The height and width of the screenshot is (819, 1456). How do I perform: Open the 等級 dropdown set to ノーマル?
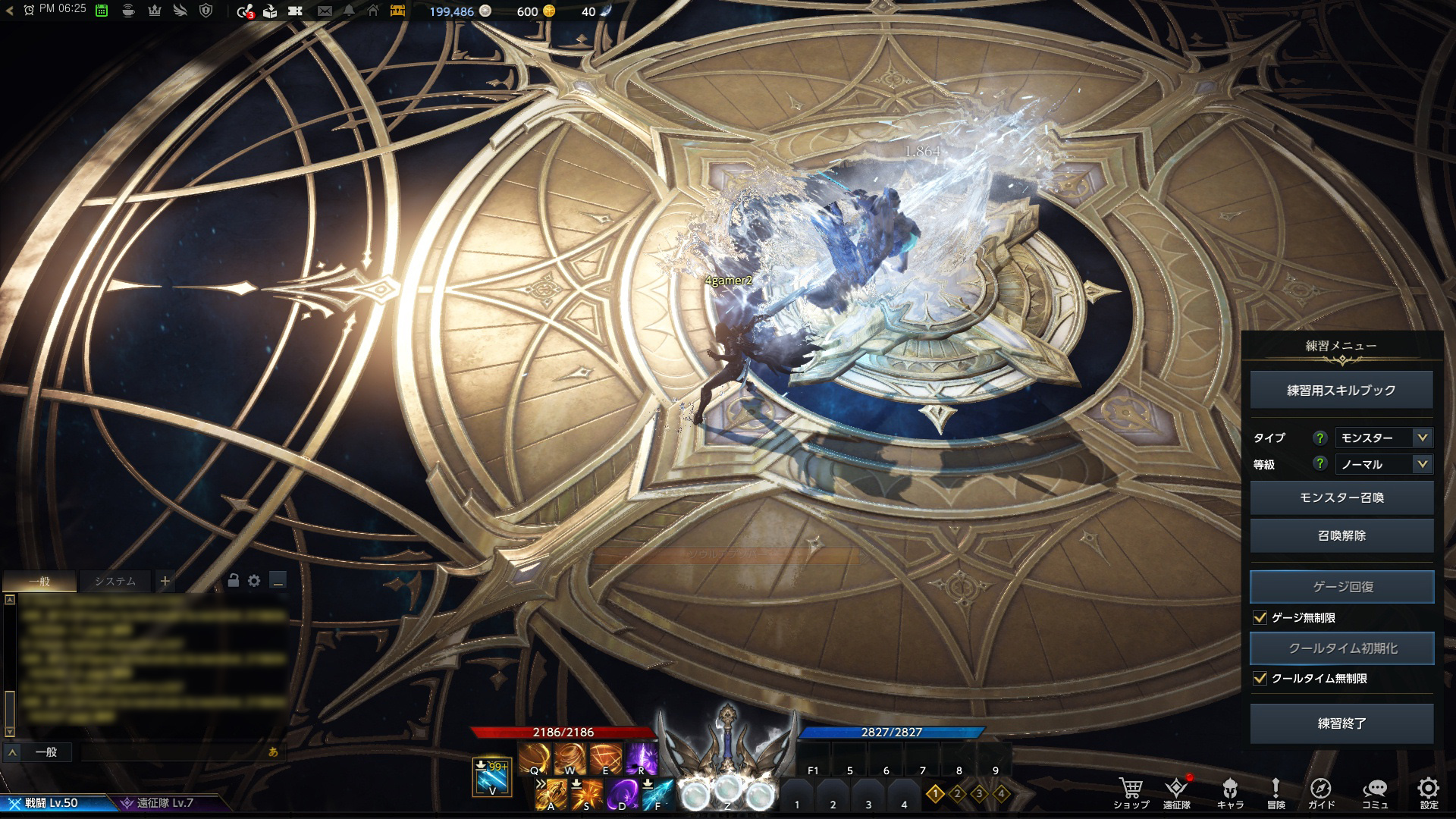click(1383, 464)
